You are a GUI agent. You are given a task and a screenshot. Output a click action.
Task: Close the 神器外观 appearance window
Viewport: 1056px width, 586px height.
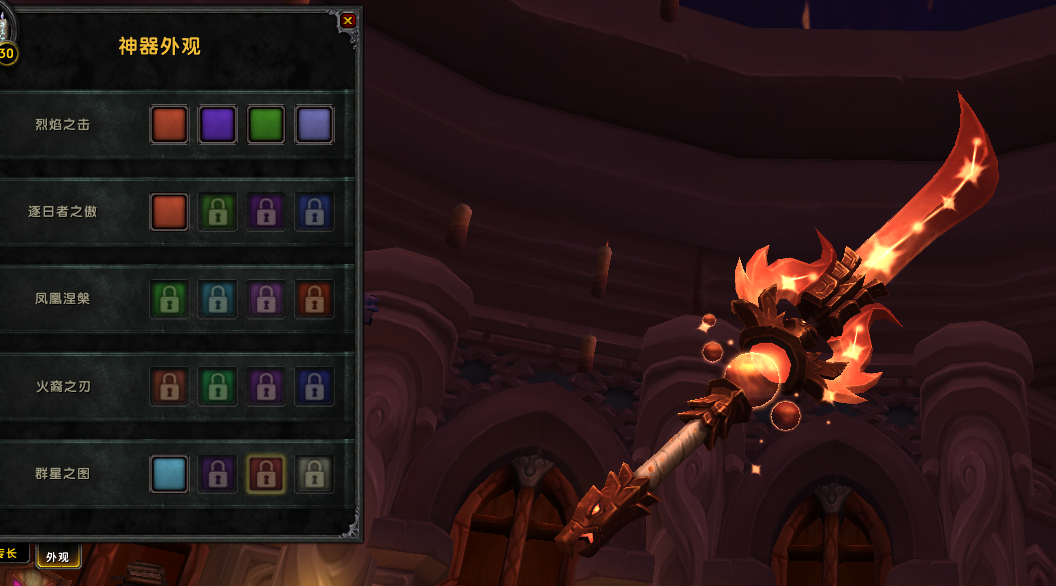coord(348,20)
